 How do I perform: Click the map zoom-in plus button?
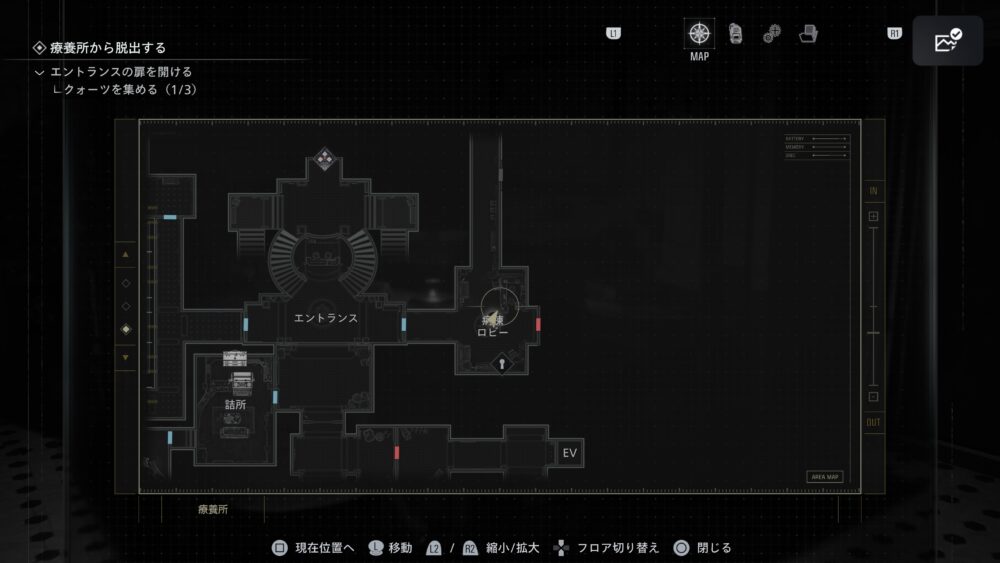873,216
